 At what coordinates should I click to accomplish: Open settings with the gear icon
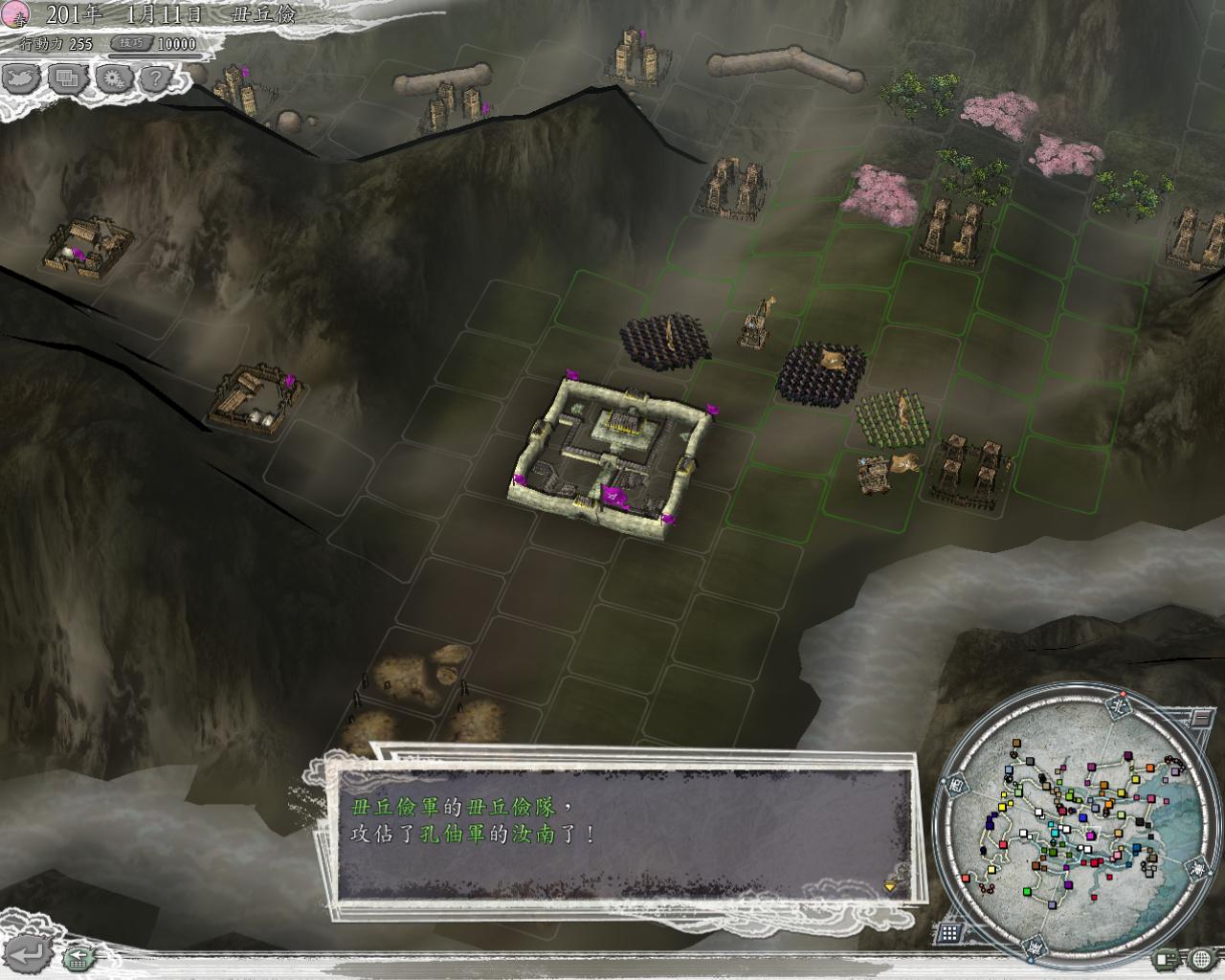113,78
